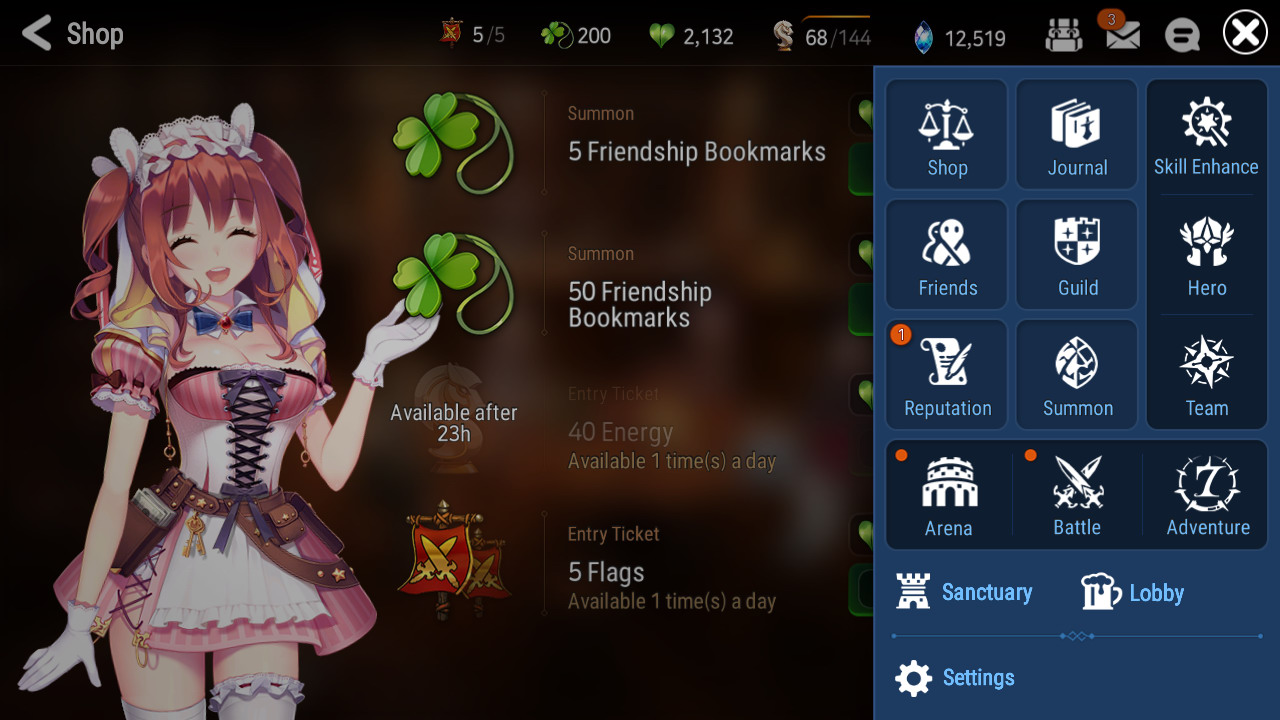Open the chat bubble icon
The image size is (1280, 720).
[x=1182, y=36]
